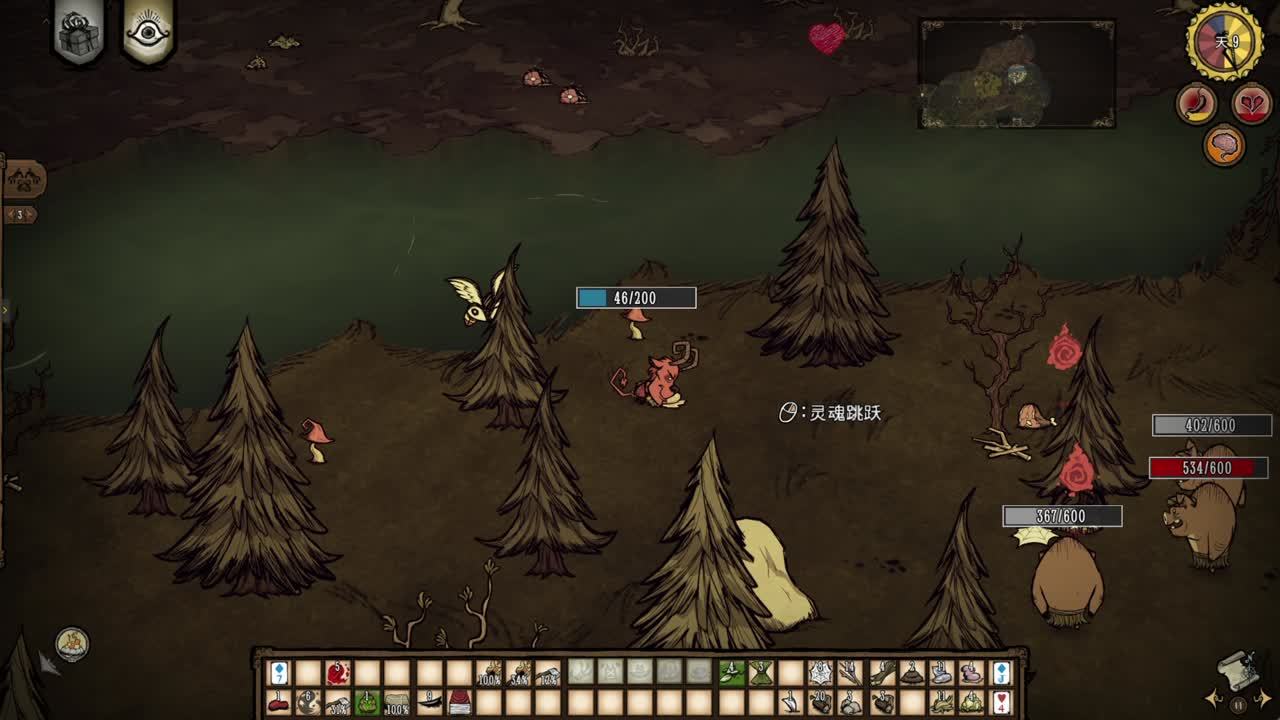Viewport: 1280px width, 720px height.
Task: Open the crafting tab on left edge
Action: click(24, 180)
